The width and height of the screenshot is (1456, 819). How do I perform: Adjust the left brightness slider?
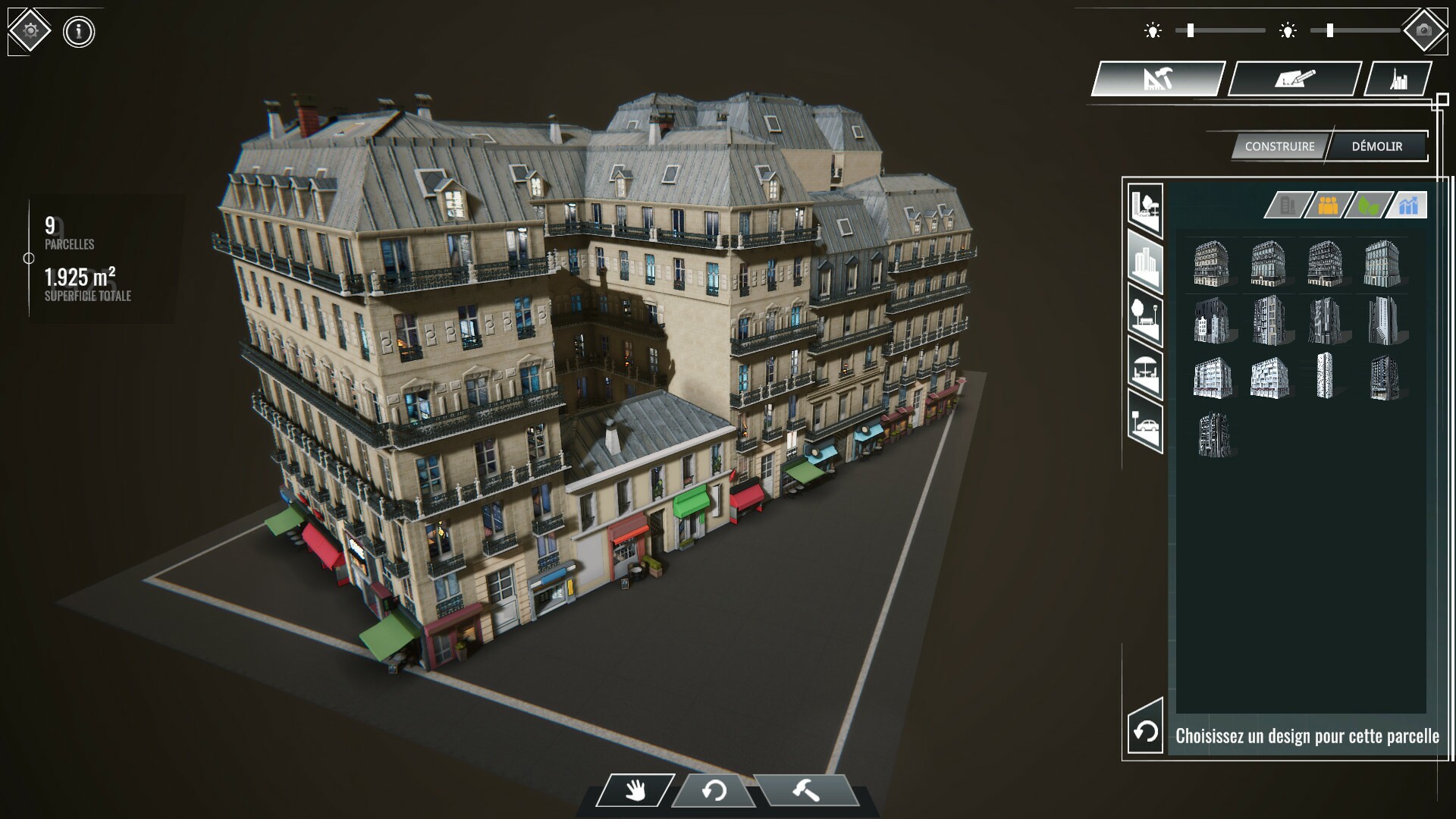tap(1191, 30)
